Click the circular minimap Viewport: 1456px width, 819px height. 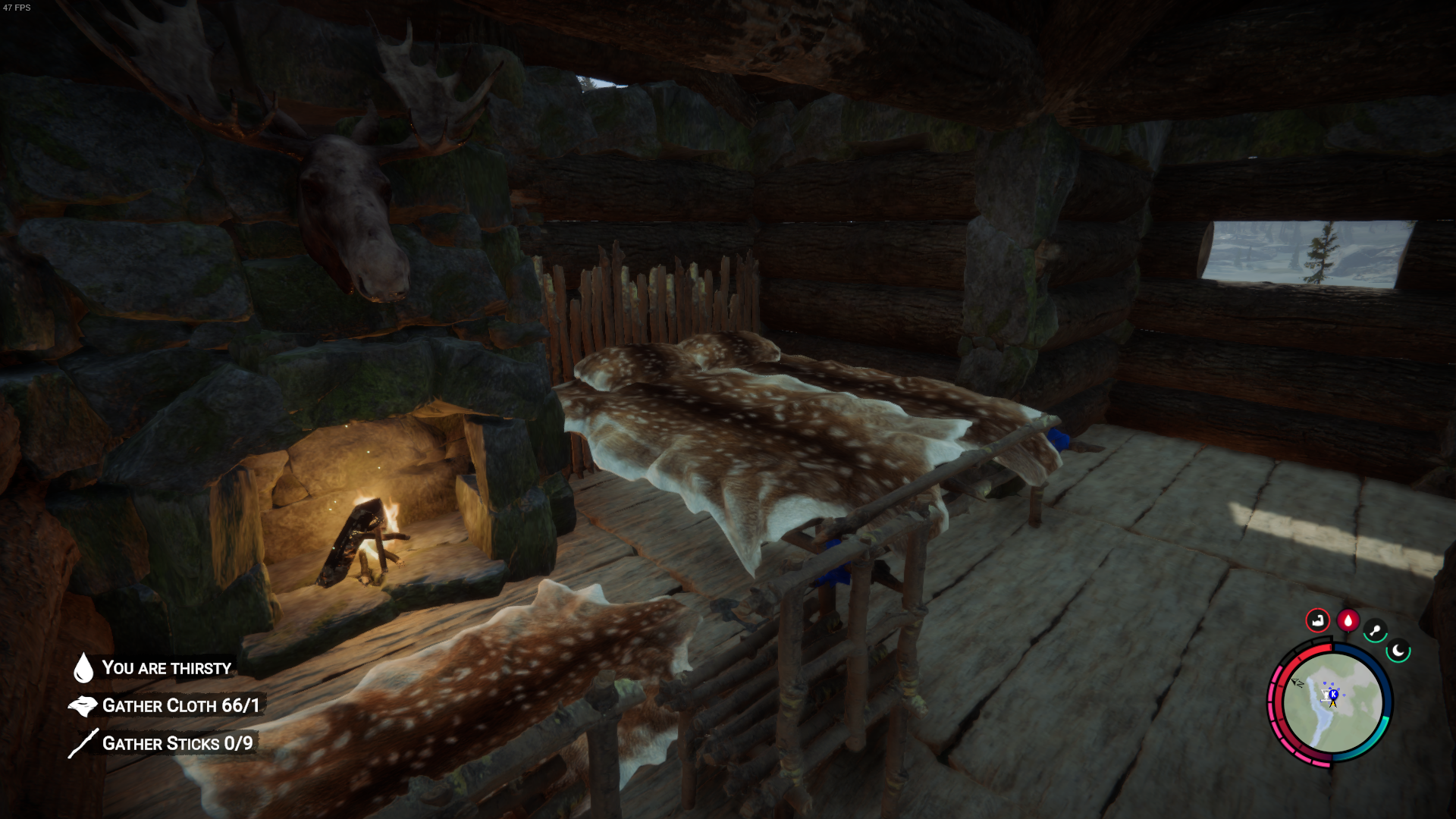click(x=1332, y=704)
